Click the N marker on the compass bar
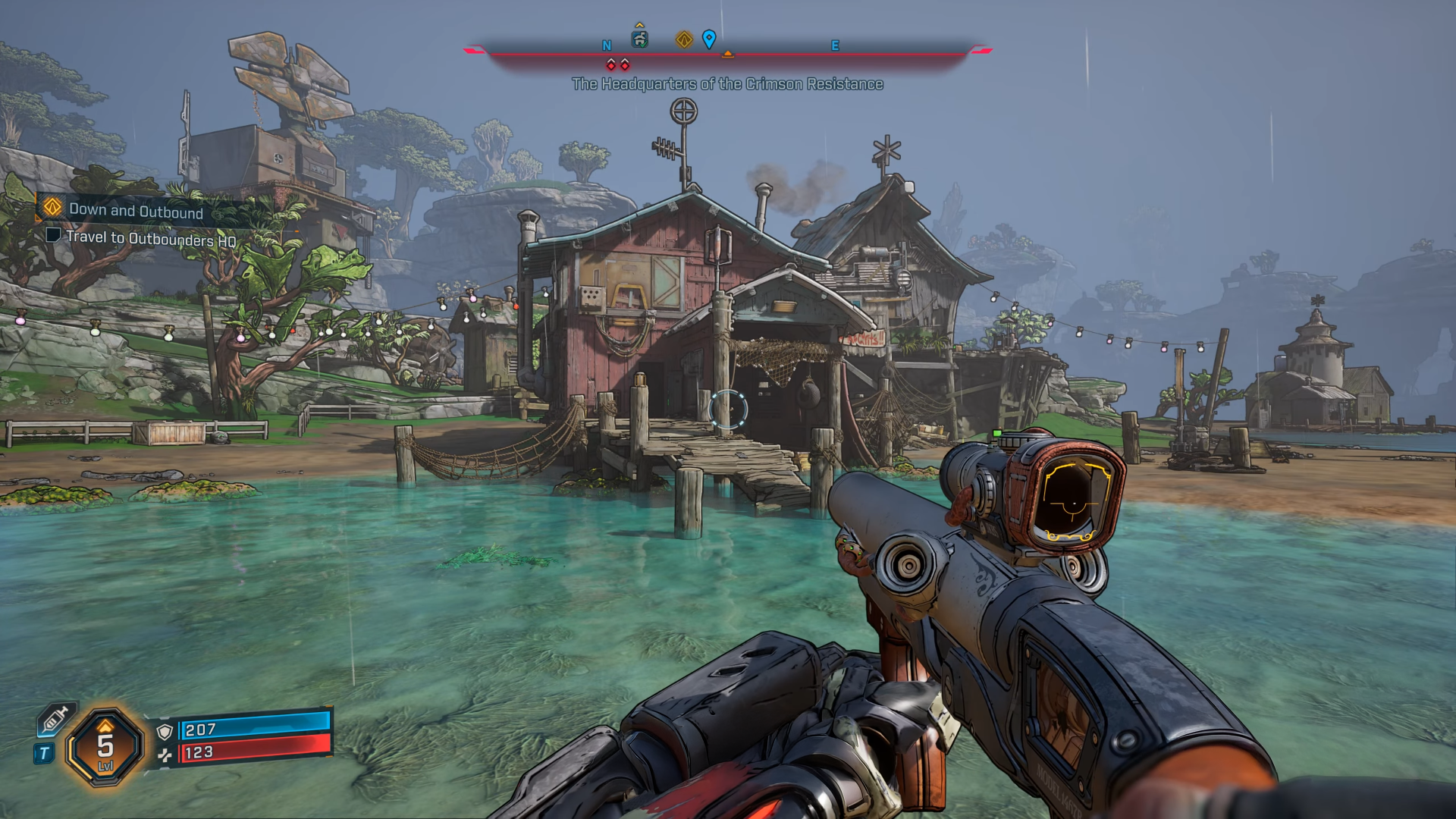Image resolution: width=1456 pixels, height=819 pixels. (x=607, y=45)
